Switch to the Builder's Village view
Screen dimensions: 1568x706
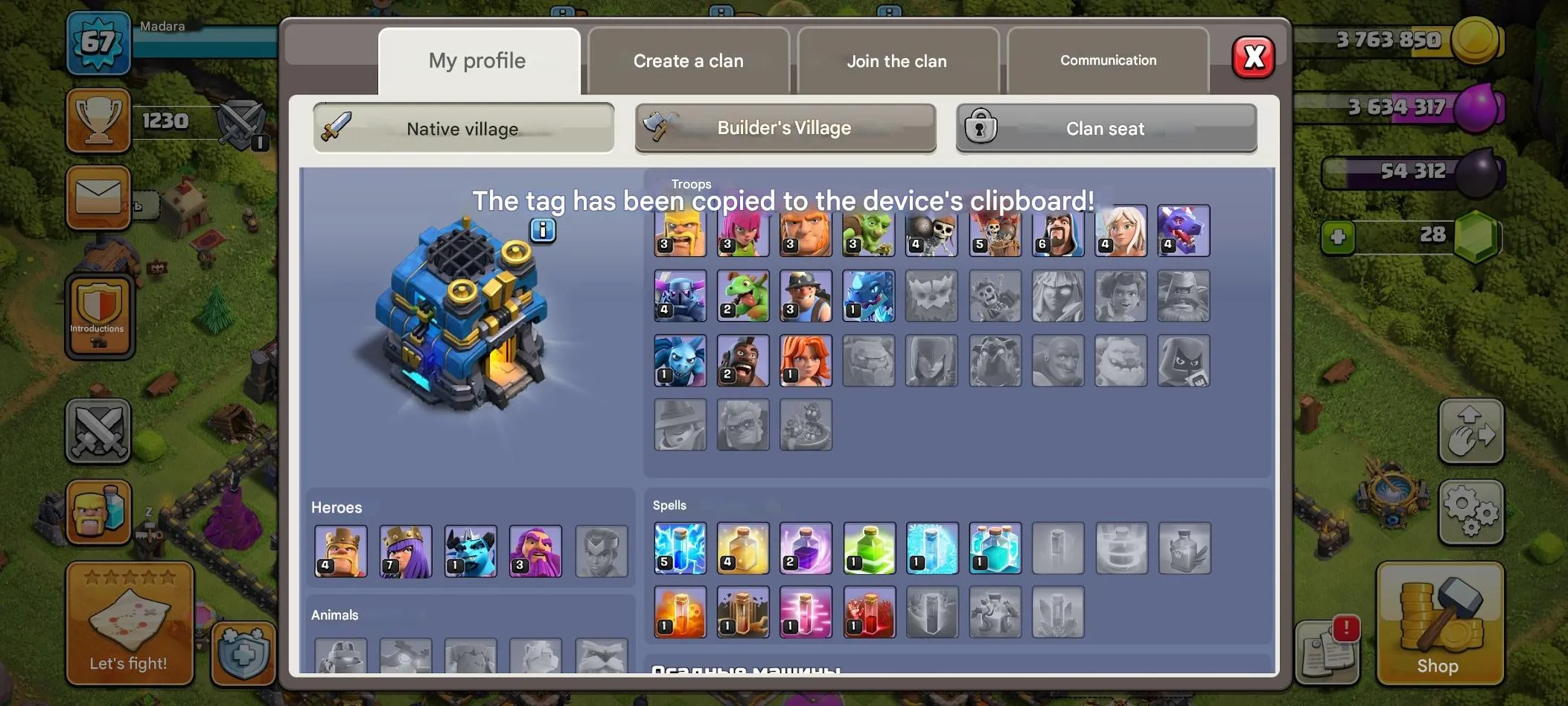click(x=785, y=128)
